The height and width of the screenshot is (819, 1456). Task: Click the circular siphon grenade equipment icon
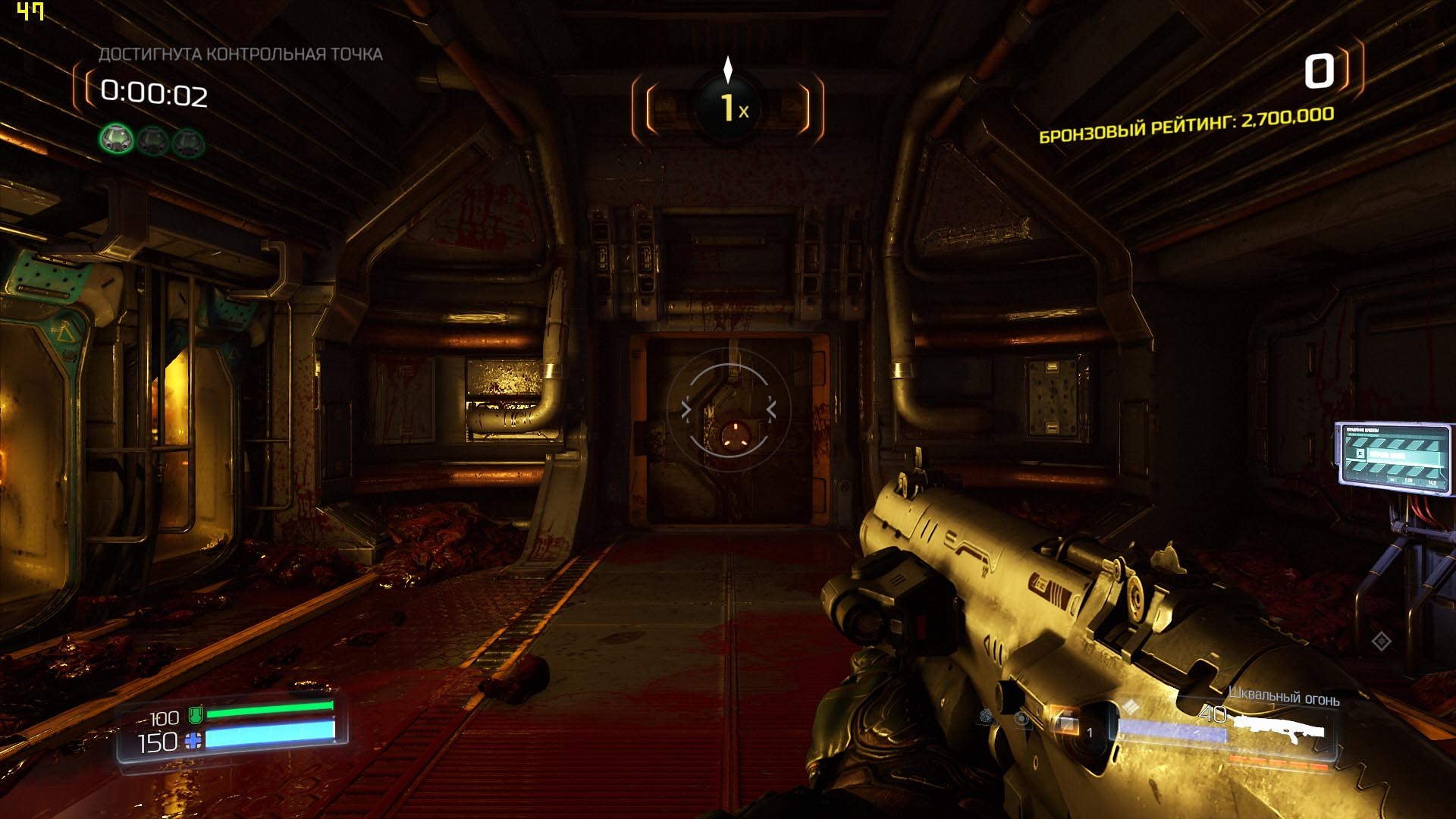[x=1023, y=719]
